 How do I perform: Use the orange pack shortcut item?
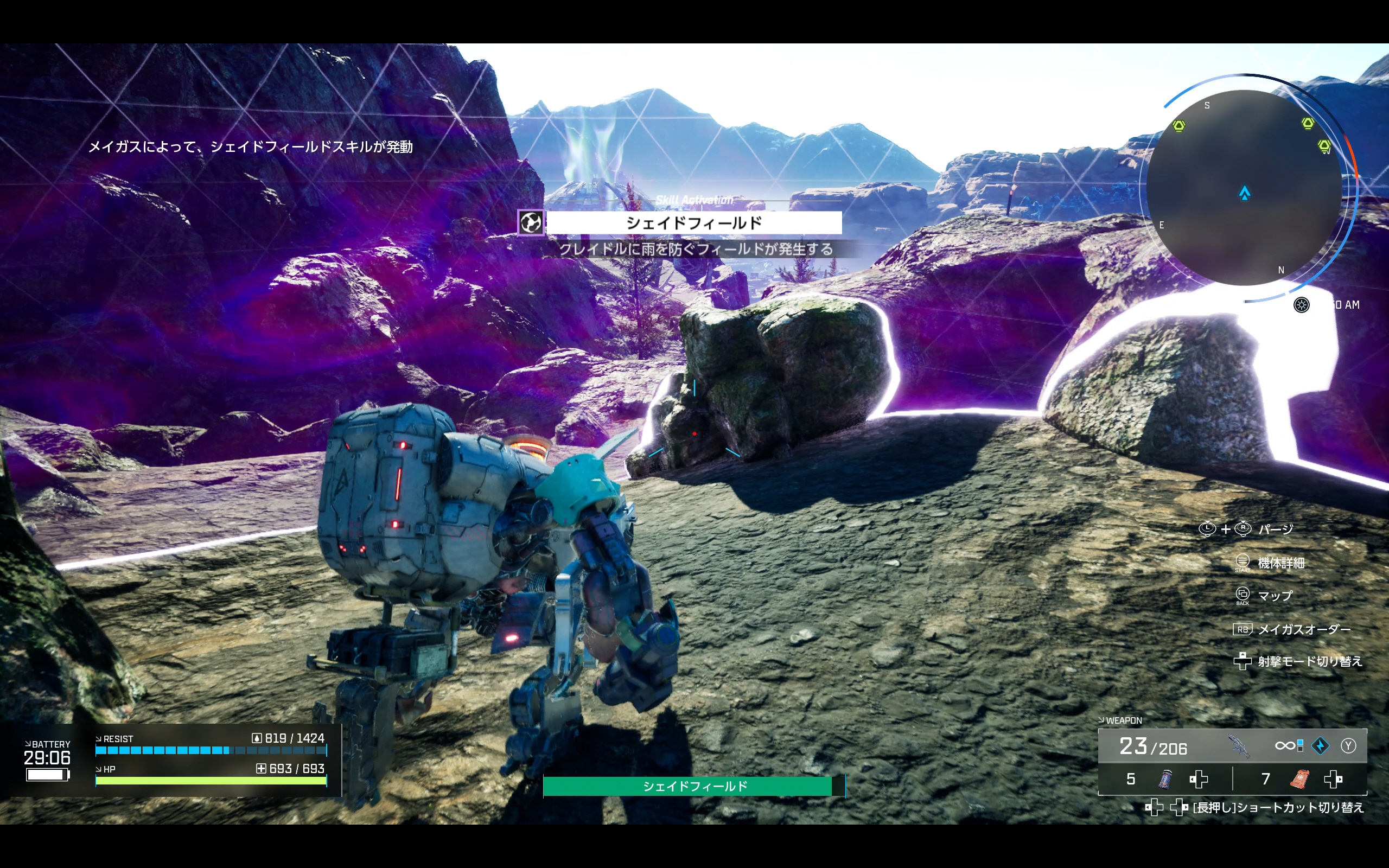tap(1299, 779)
